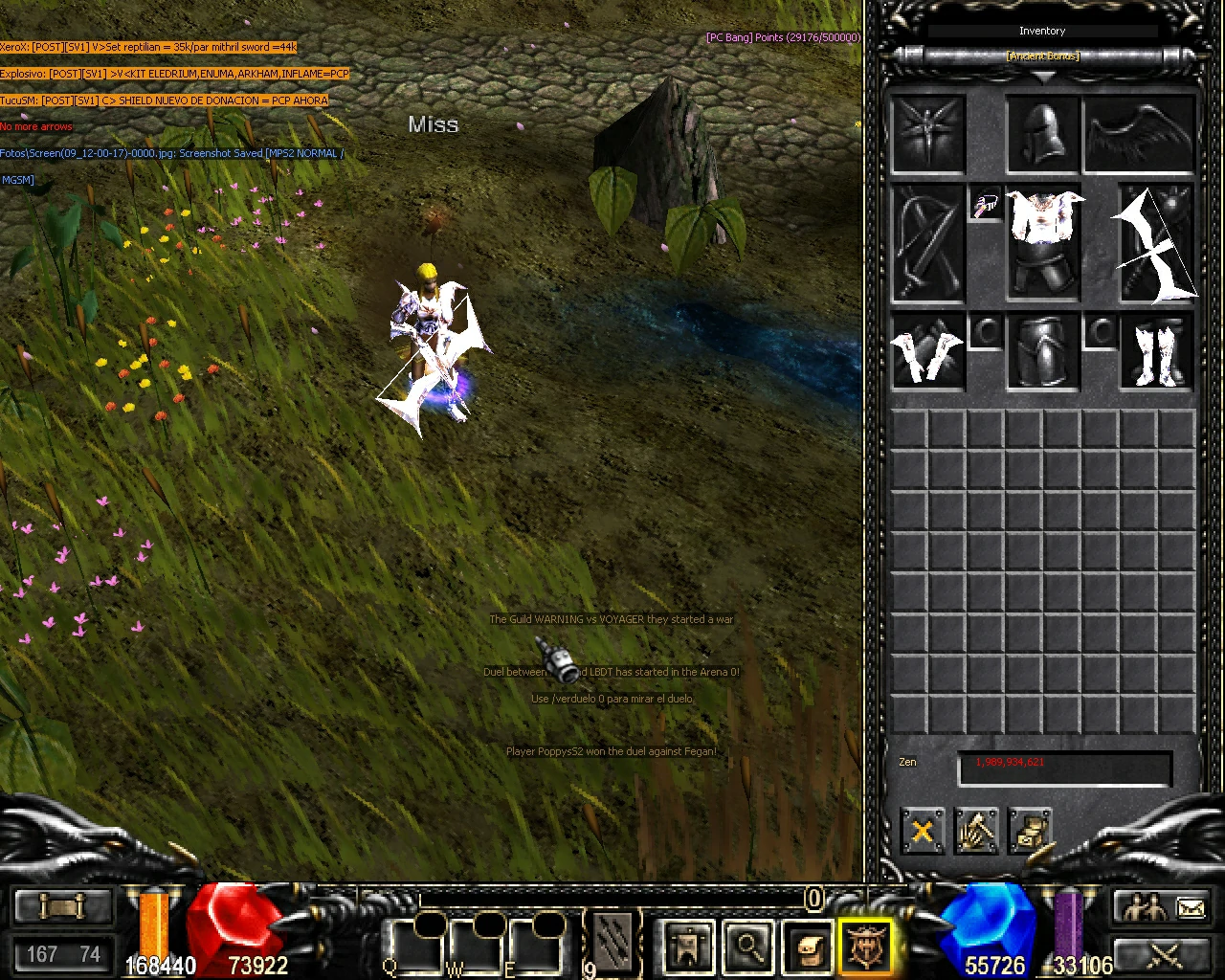Open the friends community icon
Viewport: 1225px width, 980px height.
(x=1145, y=905)
